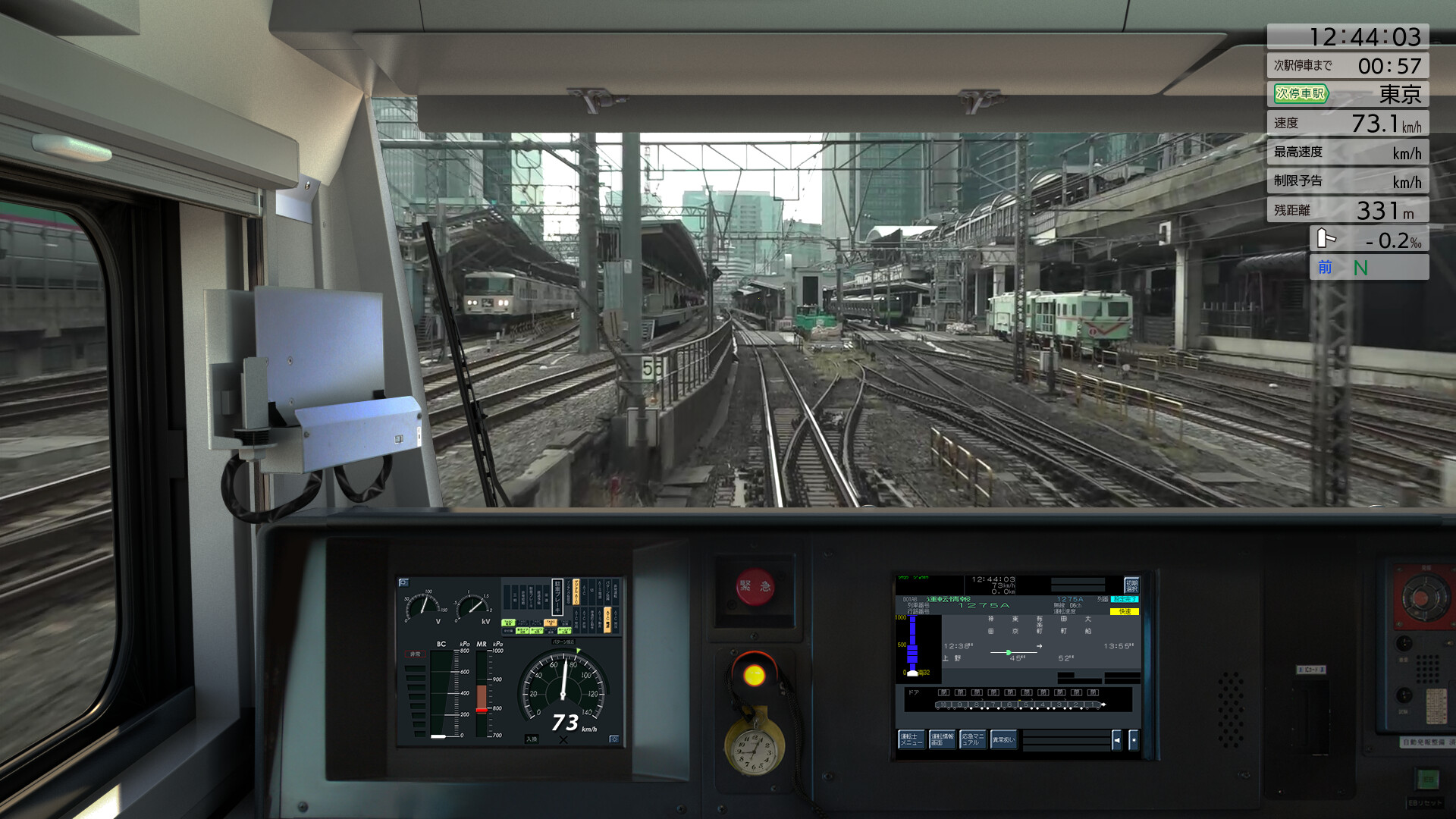Open the 初期選択 selection panel on TIMS
The height and width of the screenshot is (819, 1456).
tap(1131, 585)
